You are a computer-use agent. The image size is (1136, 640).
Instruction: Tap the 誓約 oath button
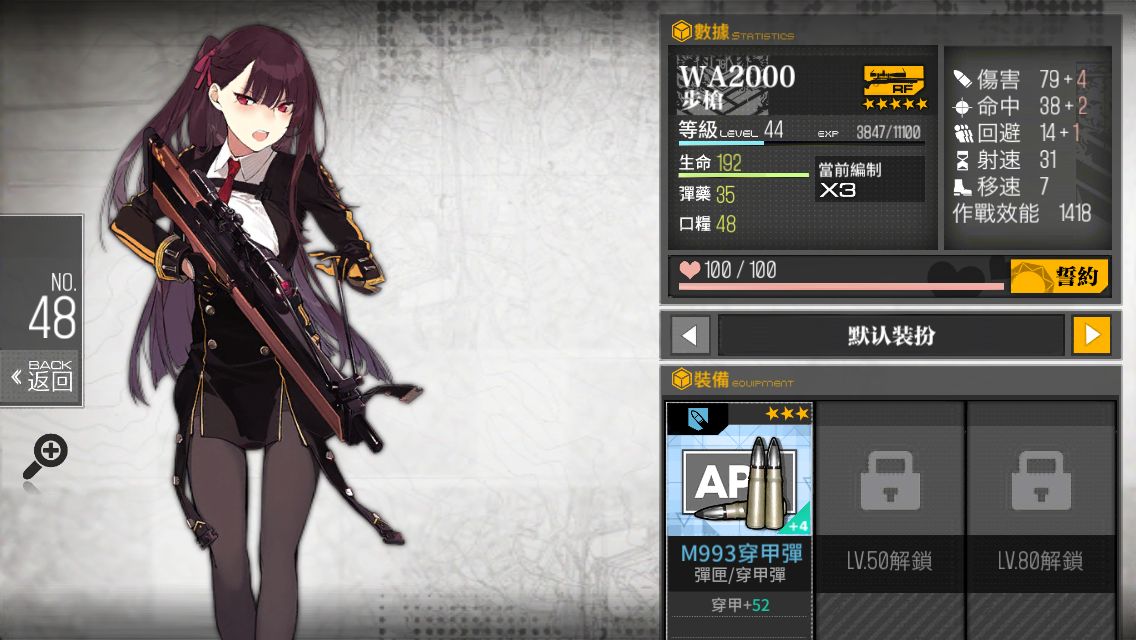click(1059, 276)
